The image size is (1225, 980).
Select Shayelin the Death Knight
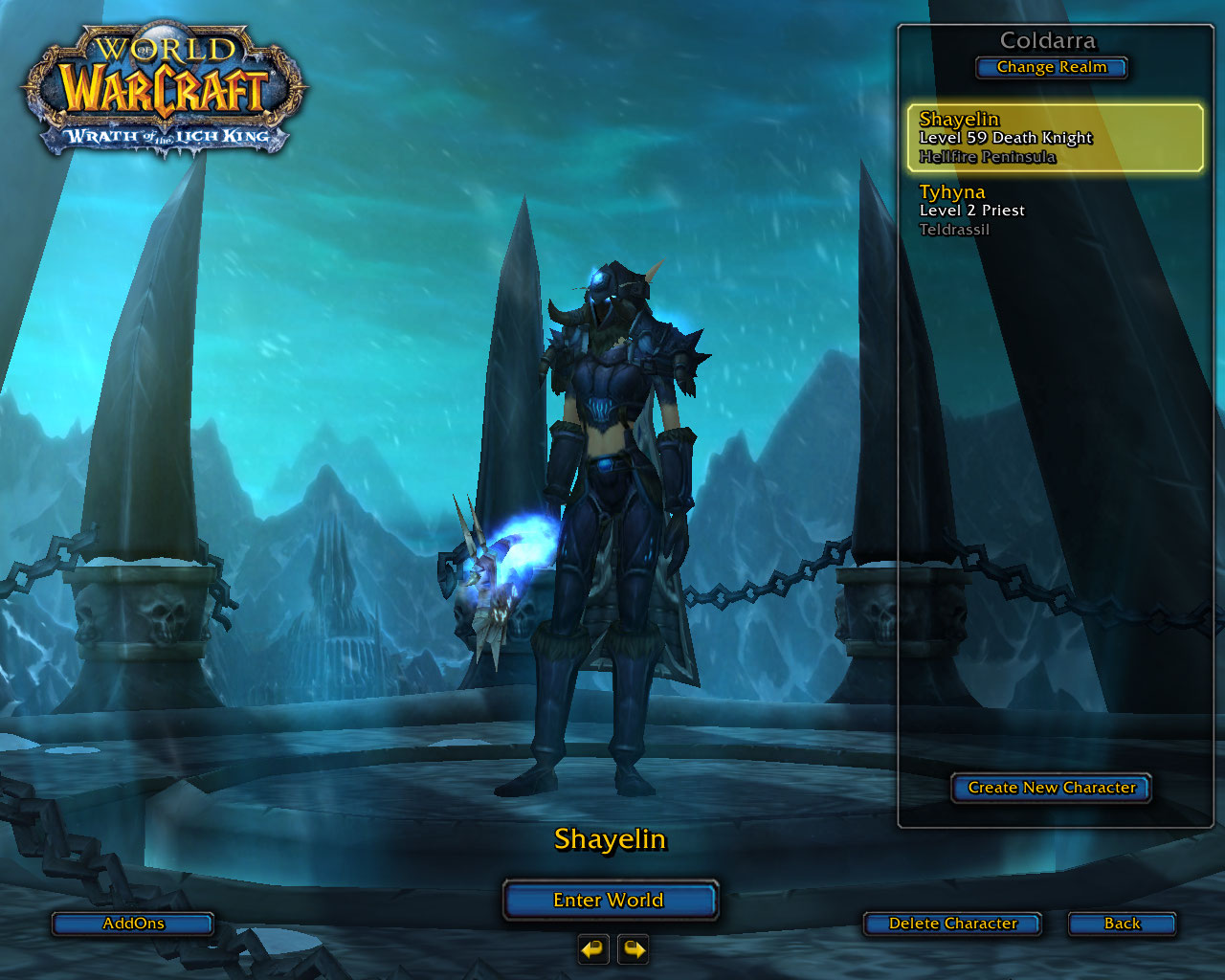pyautogui.click(x=1054, y=138)
